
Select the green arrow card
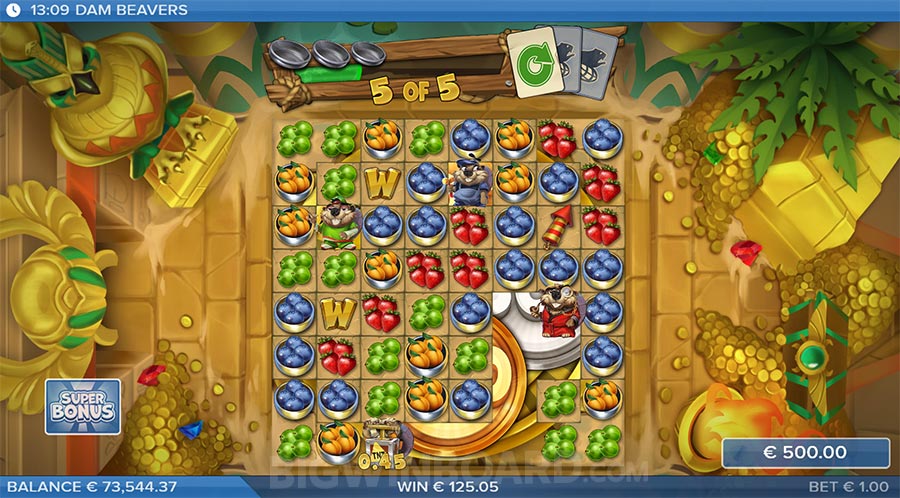(532, 62)
